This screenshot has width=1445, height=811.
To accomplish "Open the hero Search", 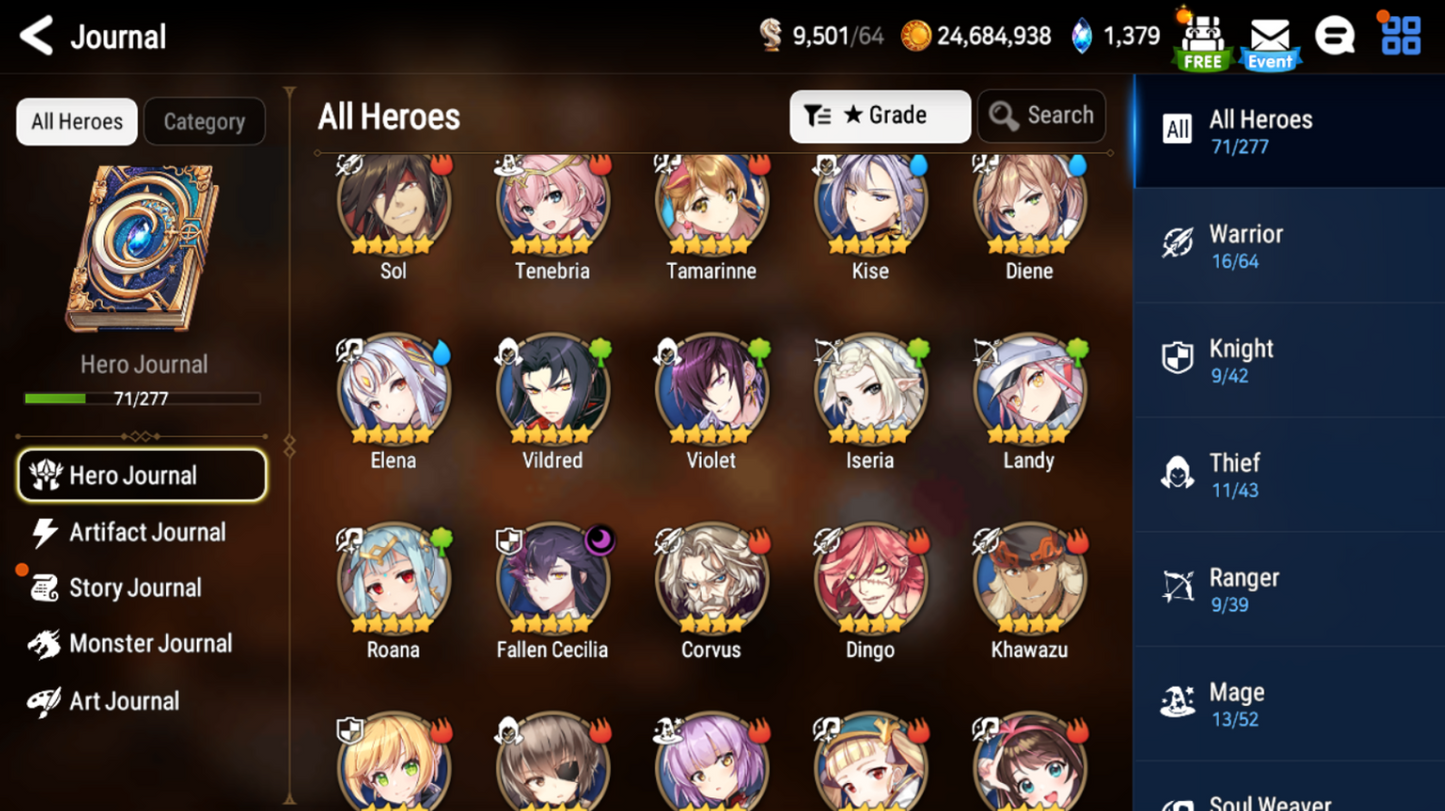I will (x=1041, y=116).
